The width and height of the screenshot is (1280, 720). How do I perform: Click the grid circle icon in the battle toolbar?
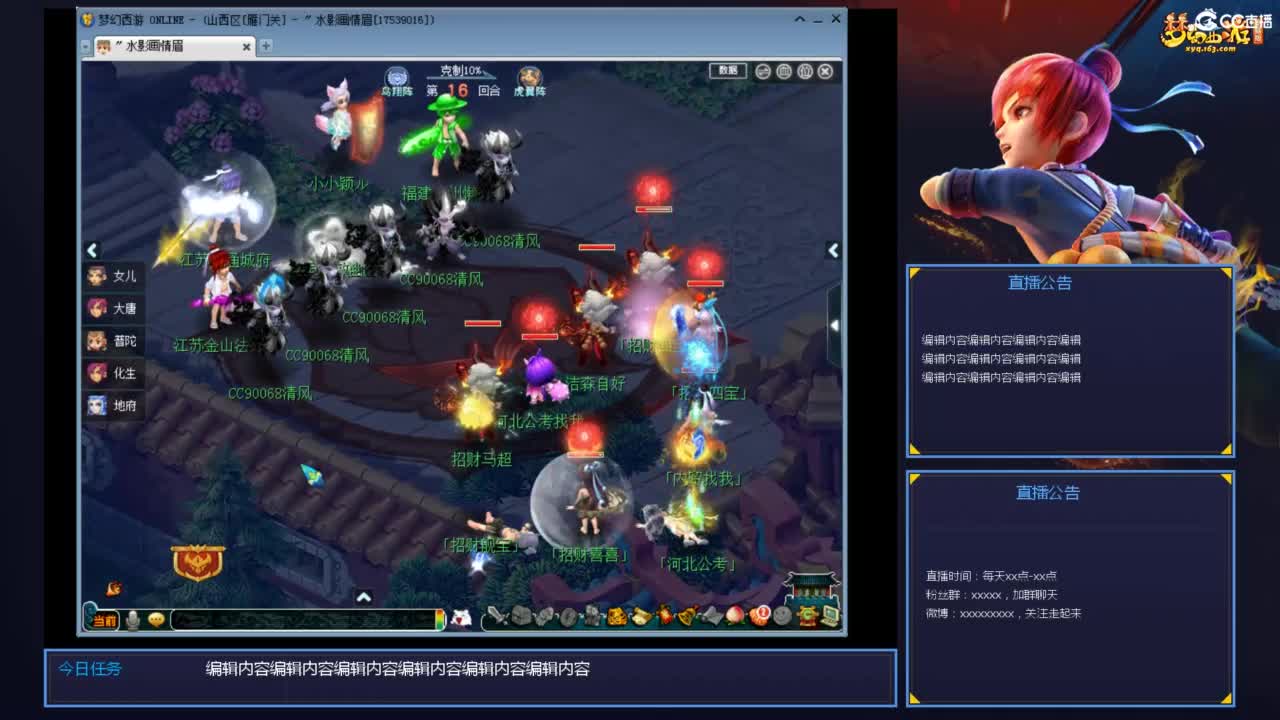[785, 71]
